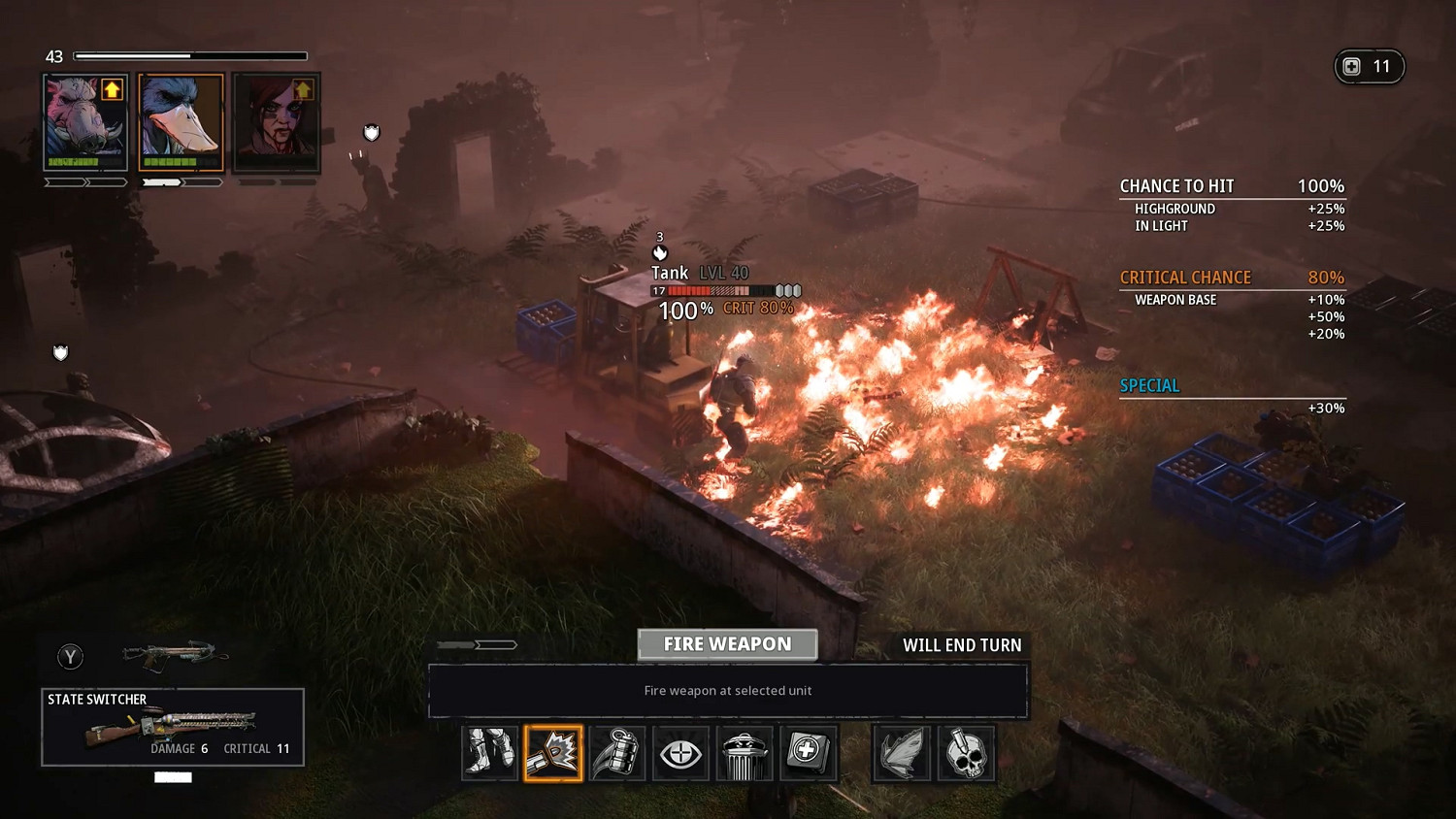Select the boots move action icon
1456x819 pixels.
(x=489, y=753)
